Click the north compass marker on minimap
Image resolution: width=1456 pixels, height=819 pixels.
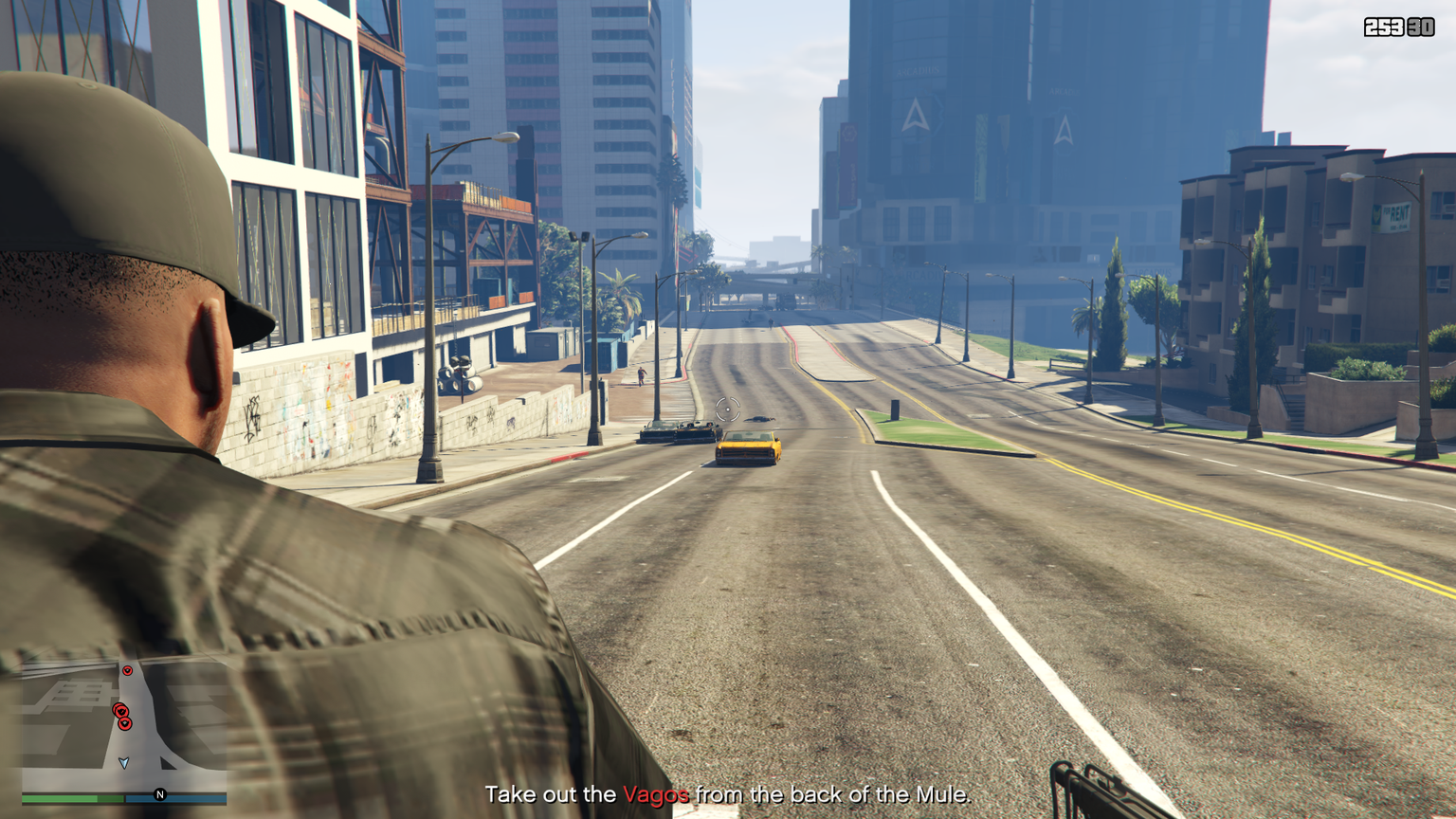coord(159,794)
